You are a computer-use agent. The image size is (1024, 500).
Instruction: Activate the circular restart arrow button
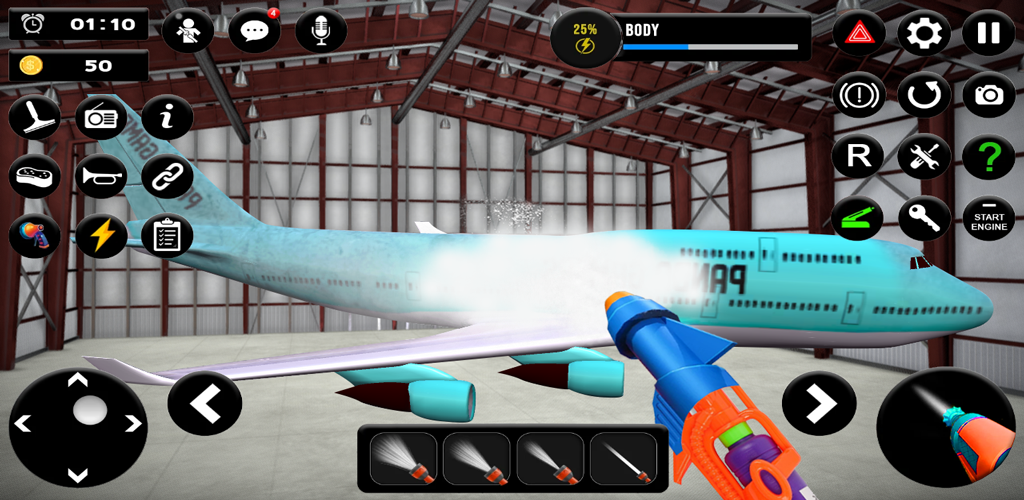tap(923, 95)
